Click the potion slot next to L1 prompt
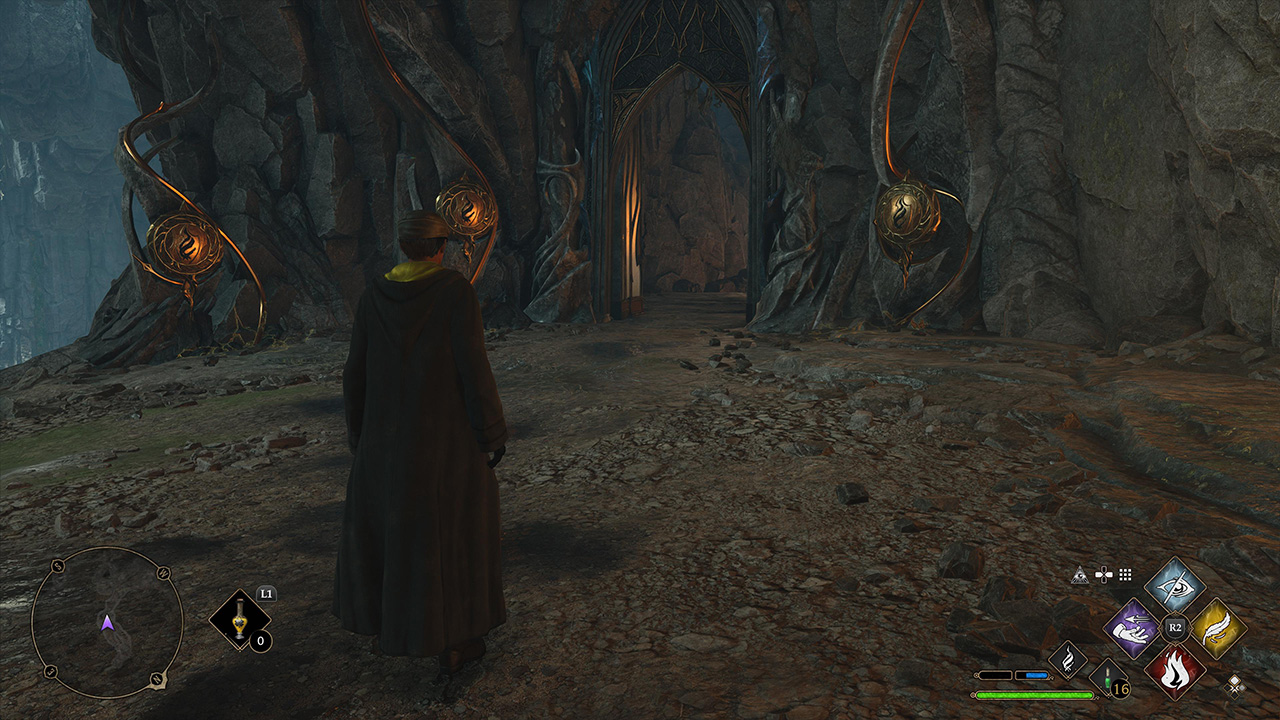The image size is (1280, 720). coord(239,618)
